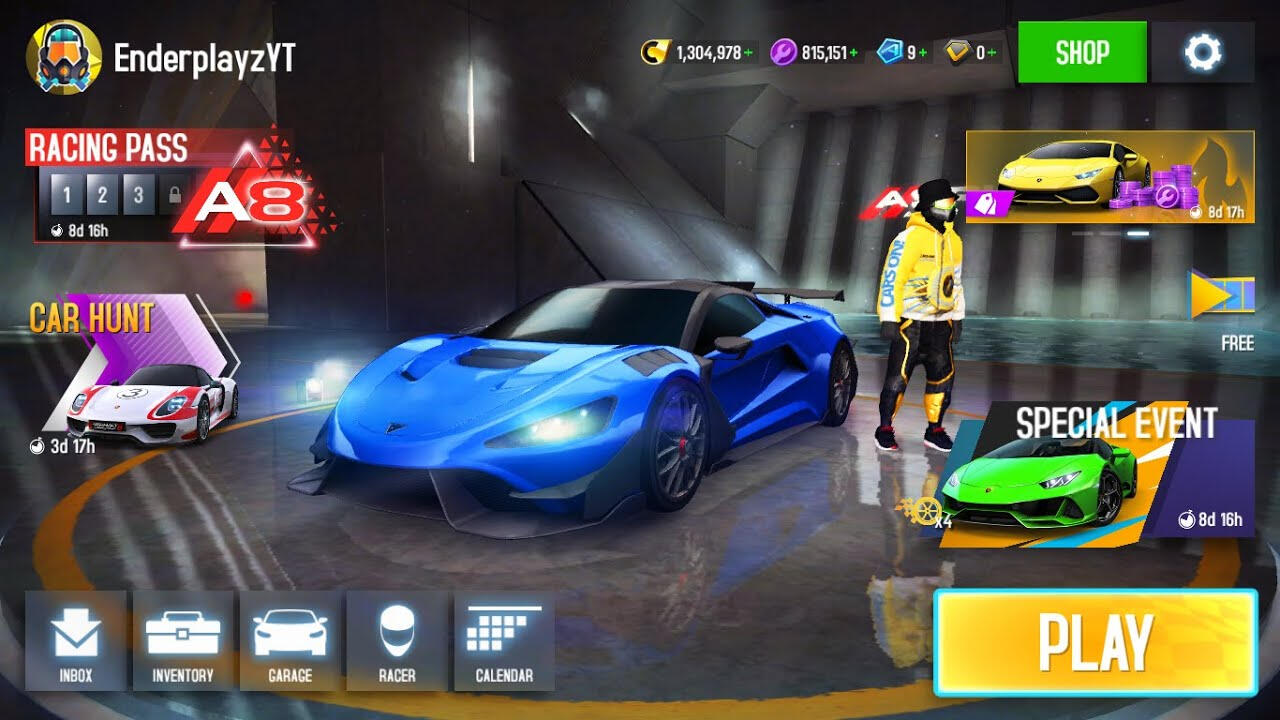
Task: Start a race with the PLAY button
Action: coord(1095,642)
